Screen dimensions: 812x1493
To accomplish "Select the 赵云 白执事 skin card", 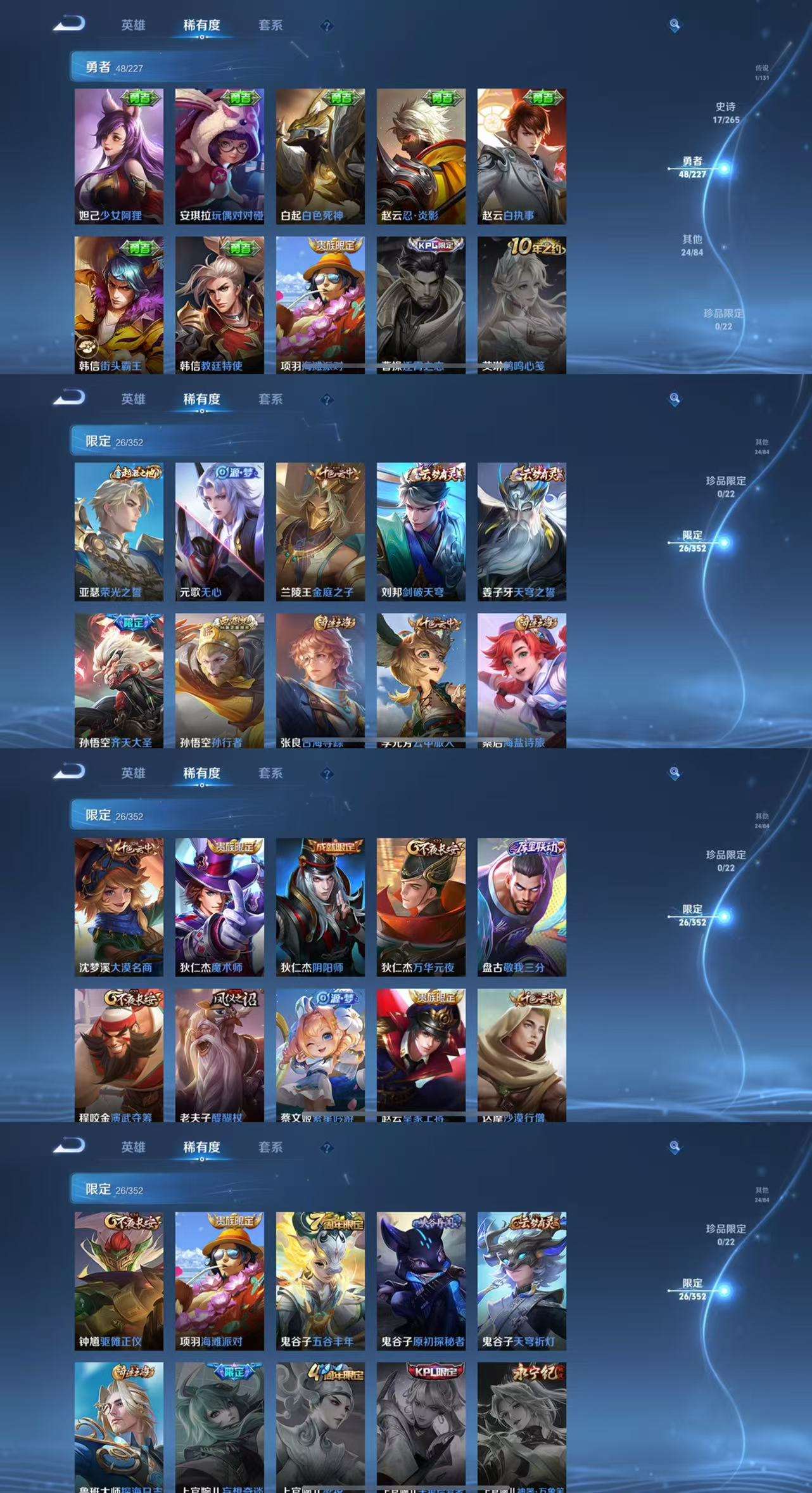I will point(521,156).
